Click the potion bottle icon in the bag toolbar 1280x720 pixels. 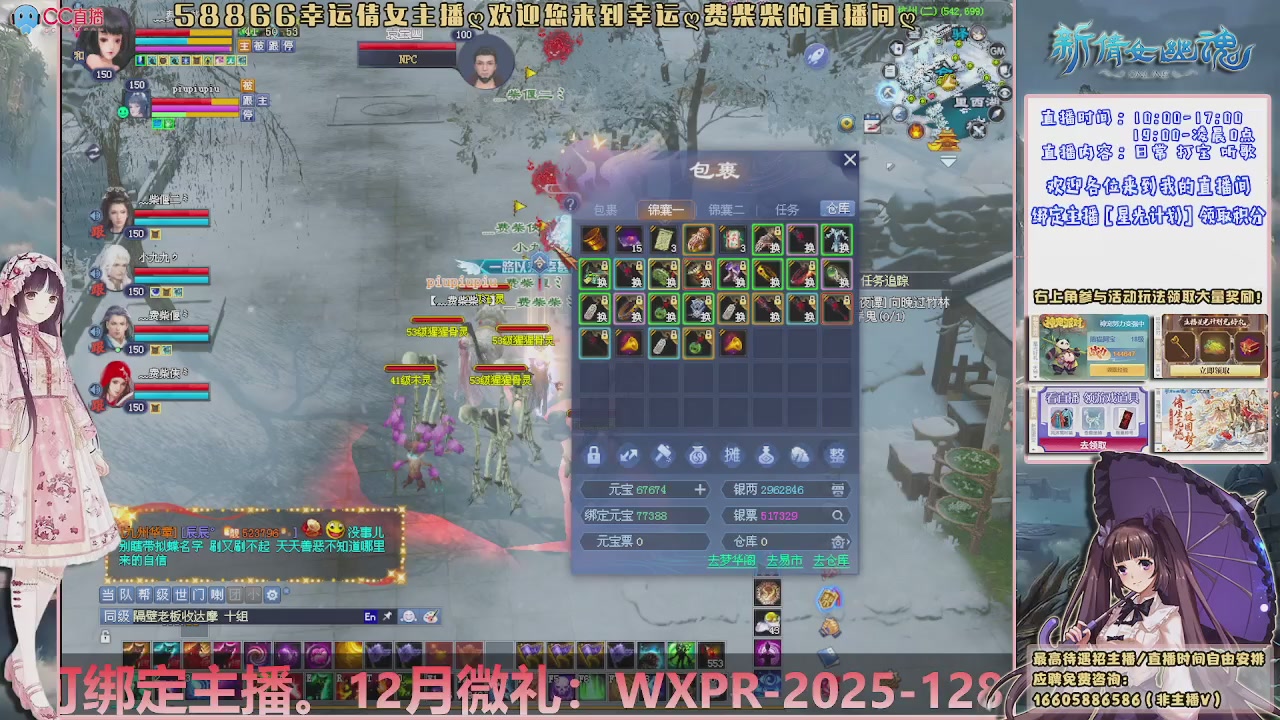pyautogui.click(x=767, y=456)
